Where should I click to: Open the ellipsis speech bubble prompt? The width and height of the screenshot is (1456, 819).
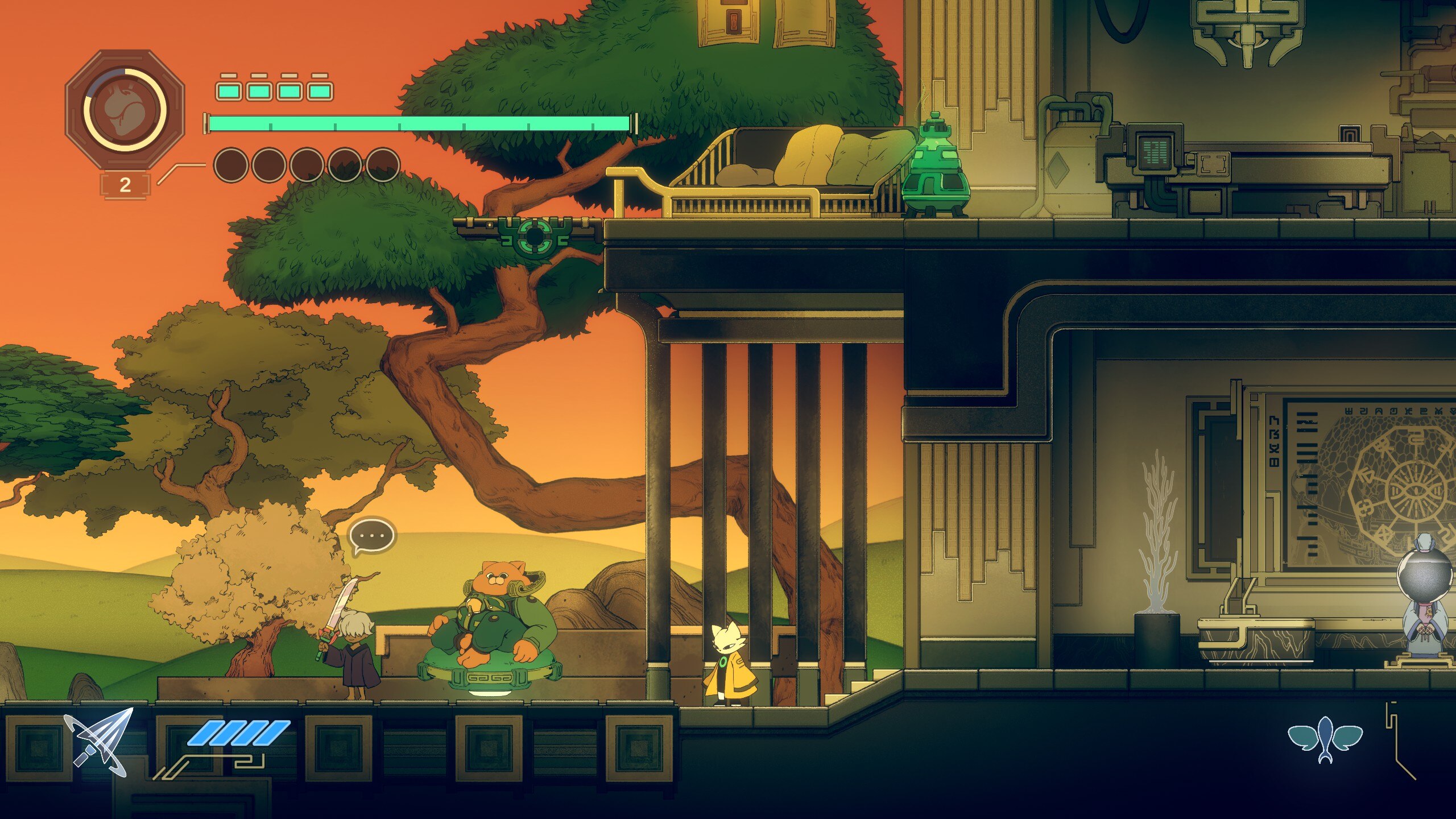tap(371, 536)
